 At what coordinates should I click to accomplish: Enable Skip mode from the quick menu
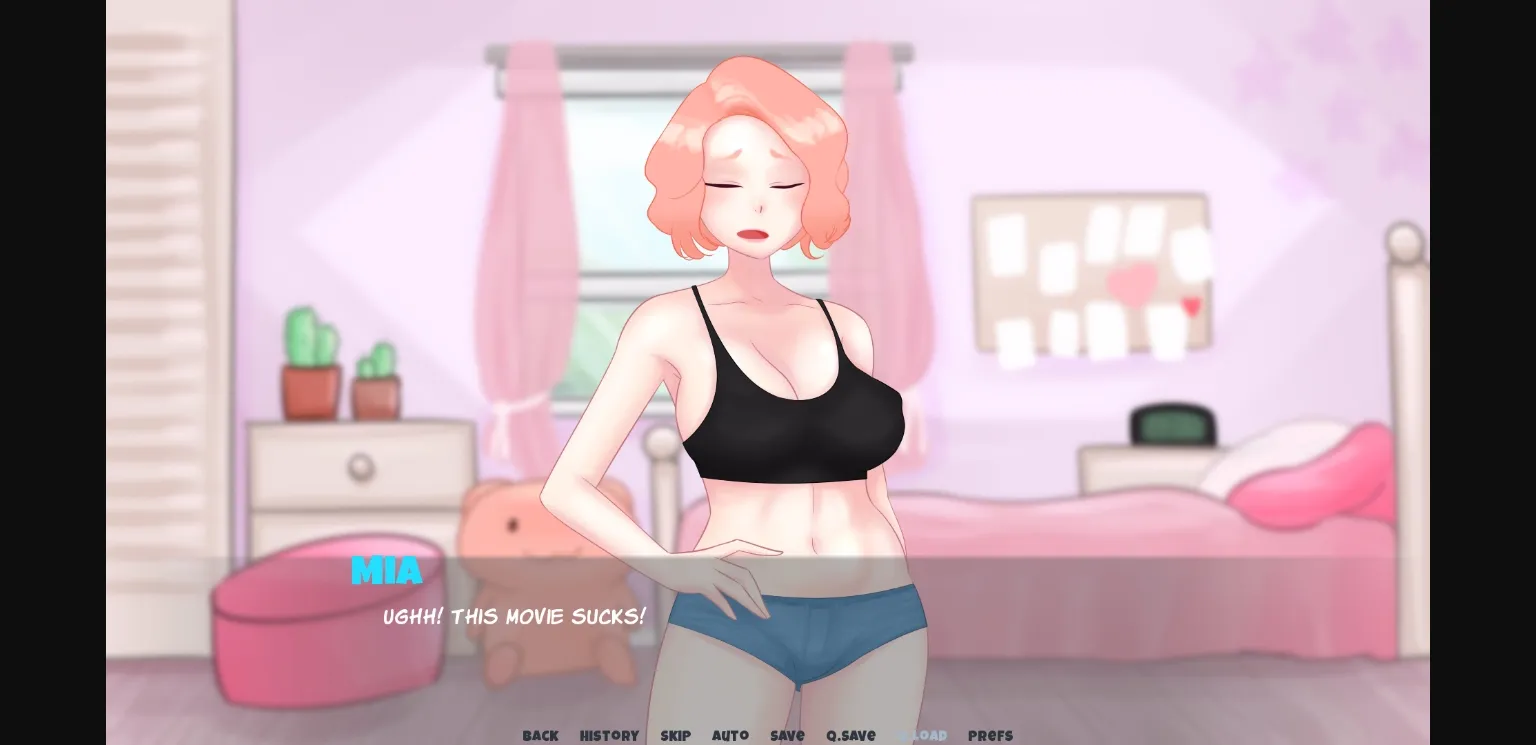coord(675,735)
